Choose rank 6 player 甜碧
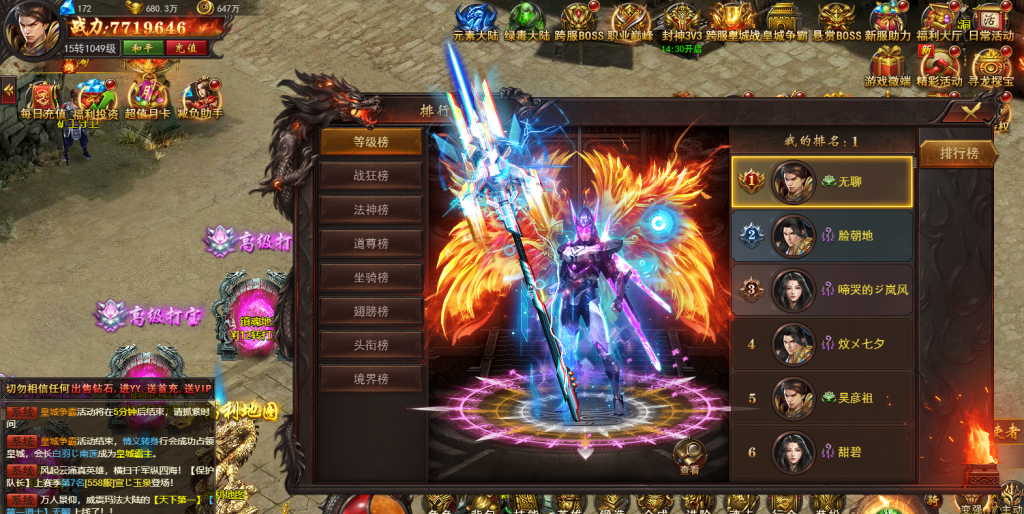 coord(822,452)
